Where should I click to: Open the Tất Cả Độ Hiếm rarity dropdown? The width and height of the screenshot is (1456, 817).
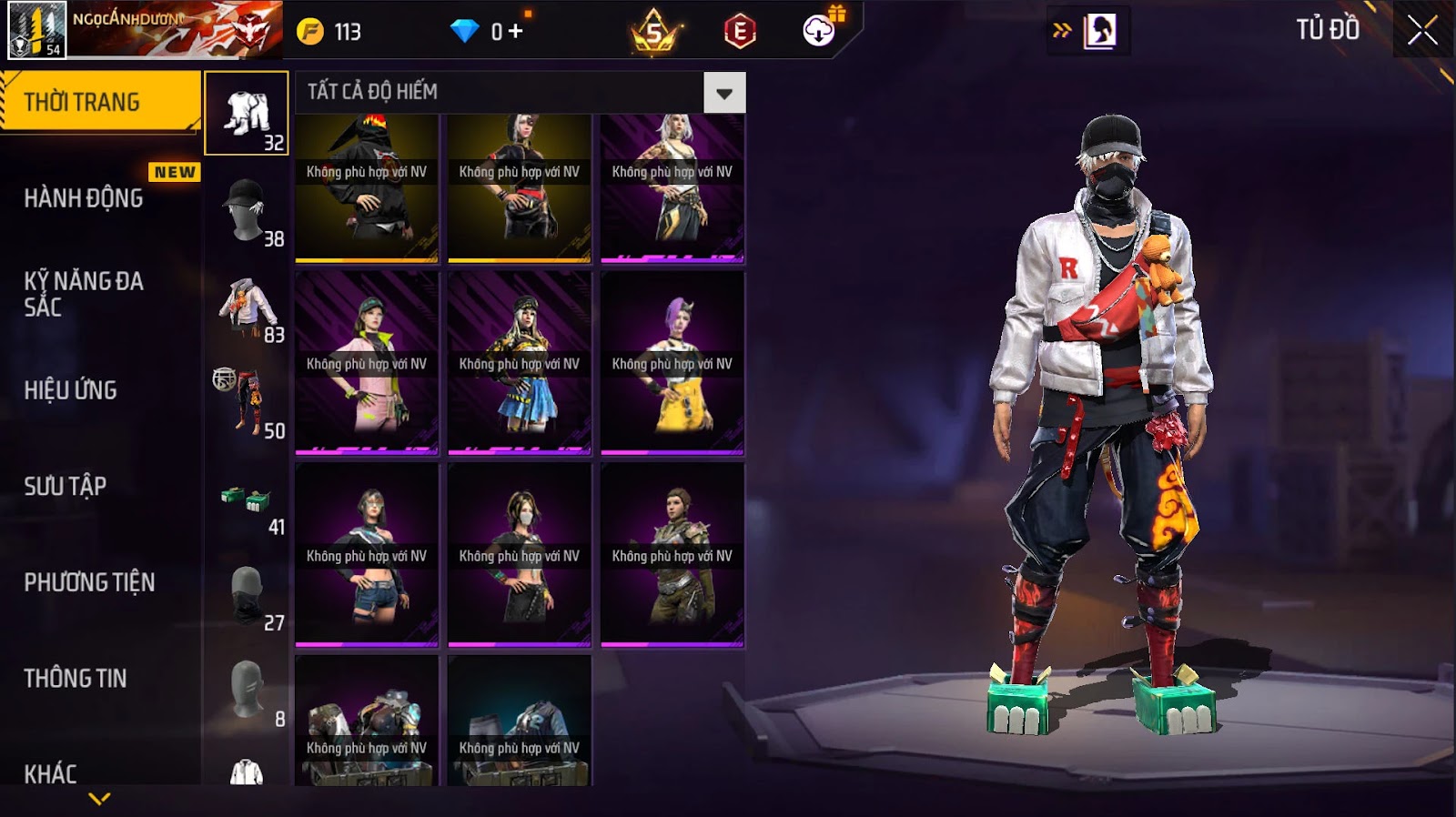(x=723, y=93)
